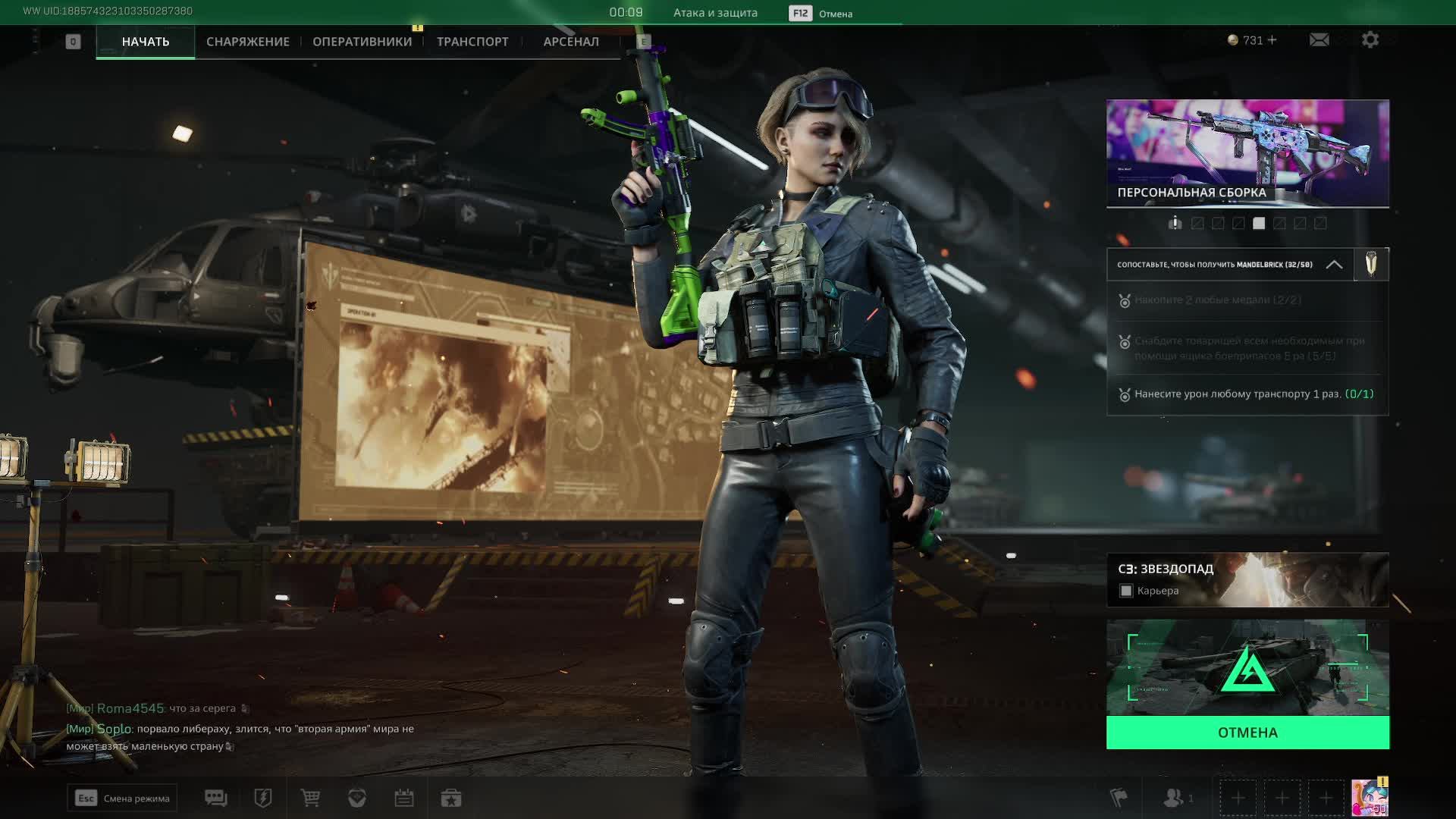Open the shopping cart store

click(x=310, y=799)
